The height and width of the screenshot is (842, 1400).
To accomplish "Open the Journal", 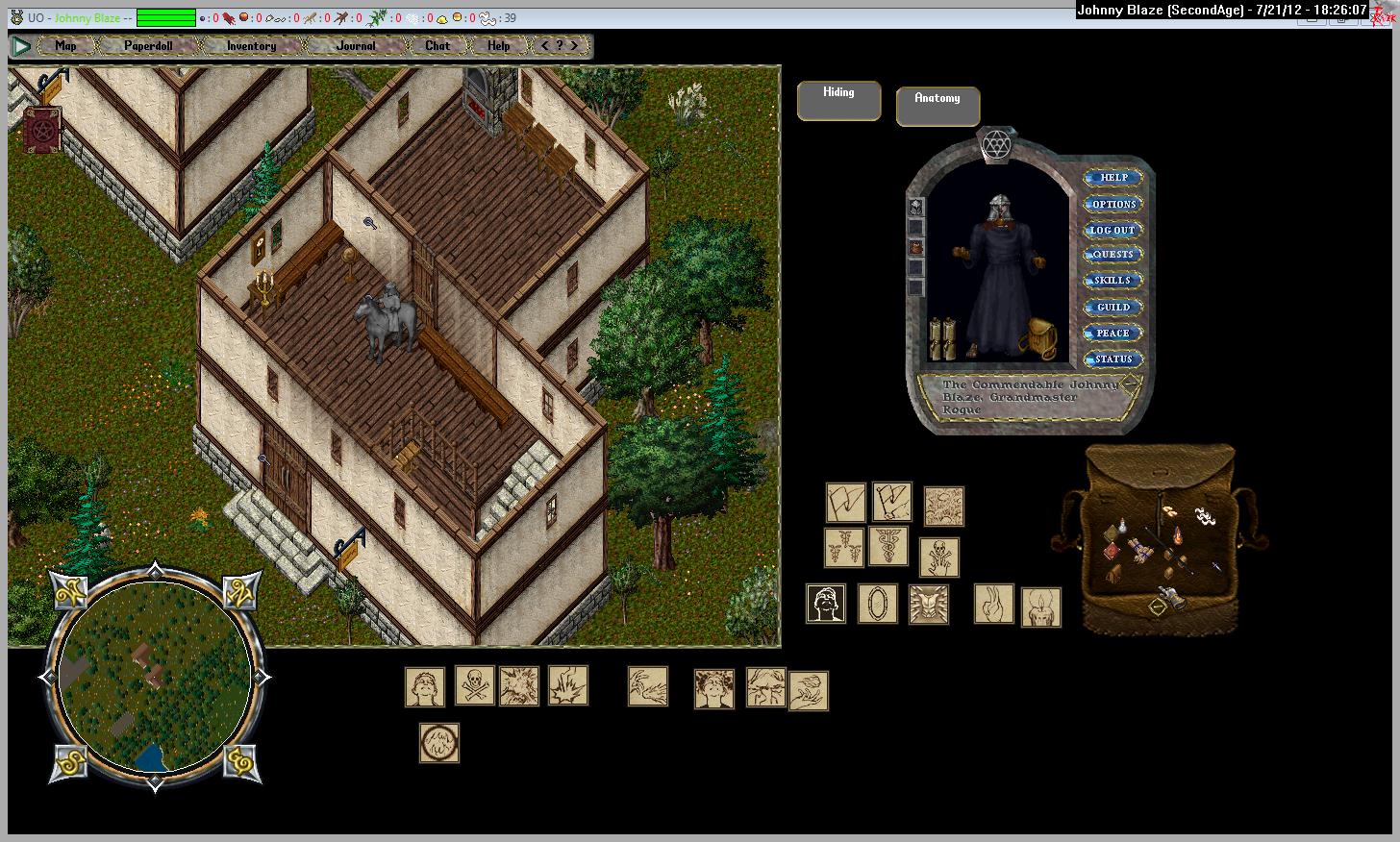I will pyautogui.click(x=356, y=45).
